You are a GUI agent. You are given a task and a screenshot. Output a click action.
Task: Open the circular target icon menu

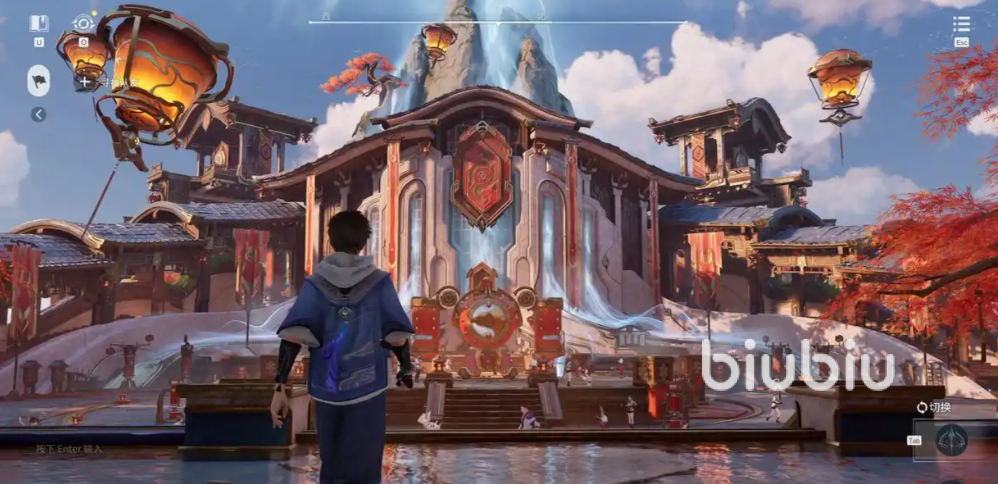pyautogui.click(x=83, y=23)
